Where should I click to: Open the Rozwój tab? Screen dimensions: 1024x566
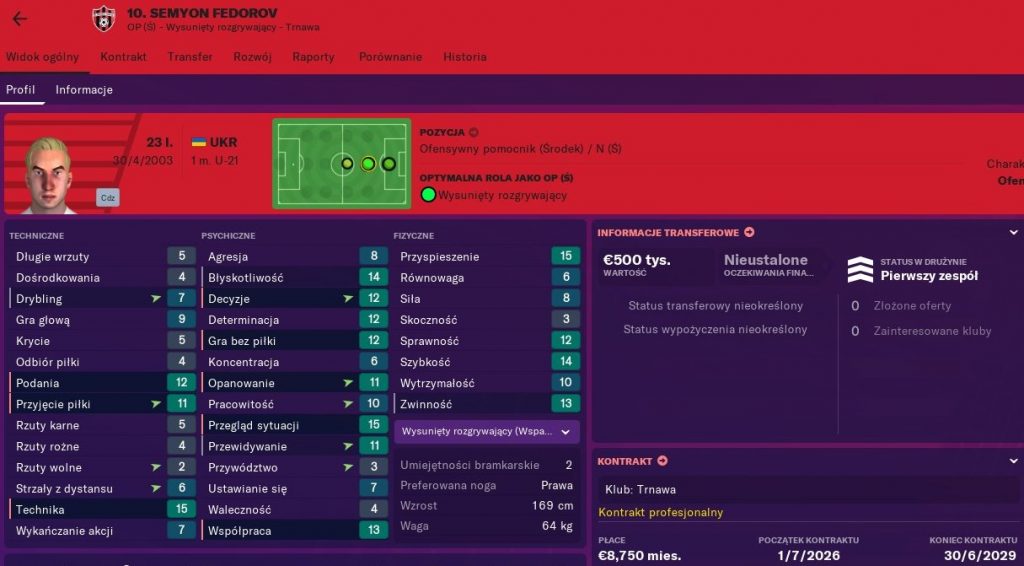coord(253,57)
